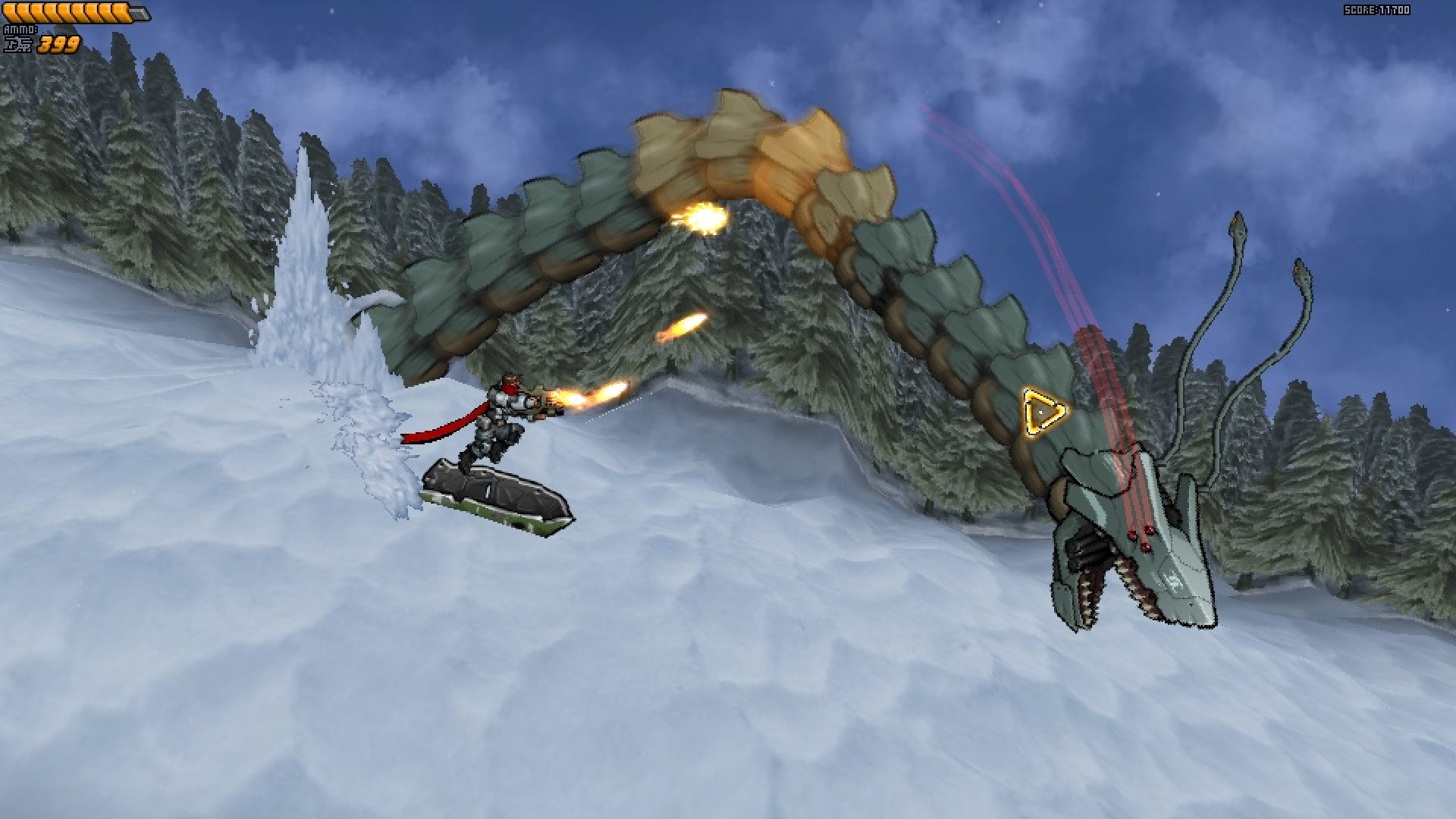Click the minigun ammo weapon icon
This screenshot has height=819, width=1456.
click(x=19, y=43)
